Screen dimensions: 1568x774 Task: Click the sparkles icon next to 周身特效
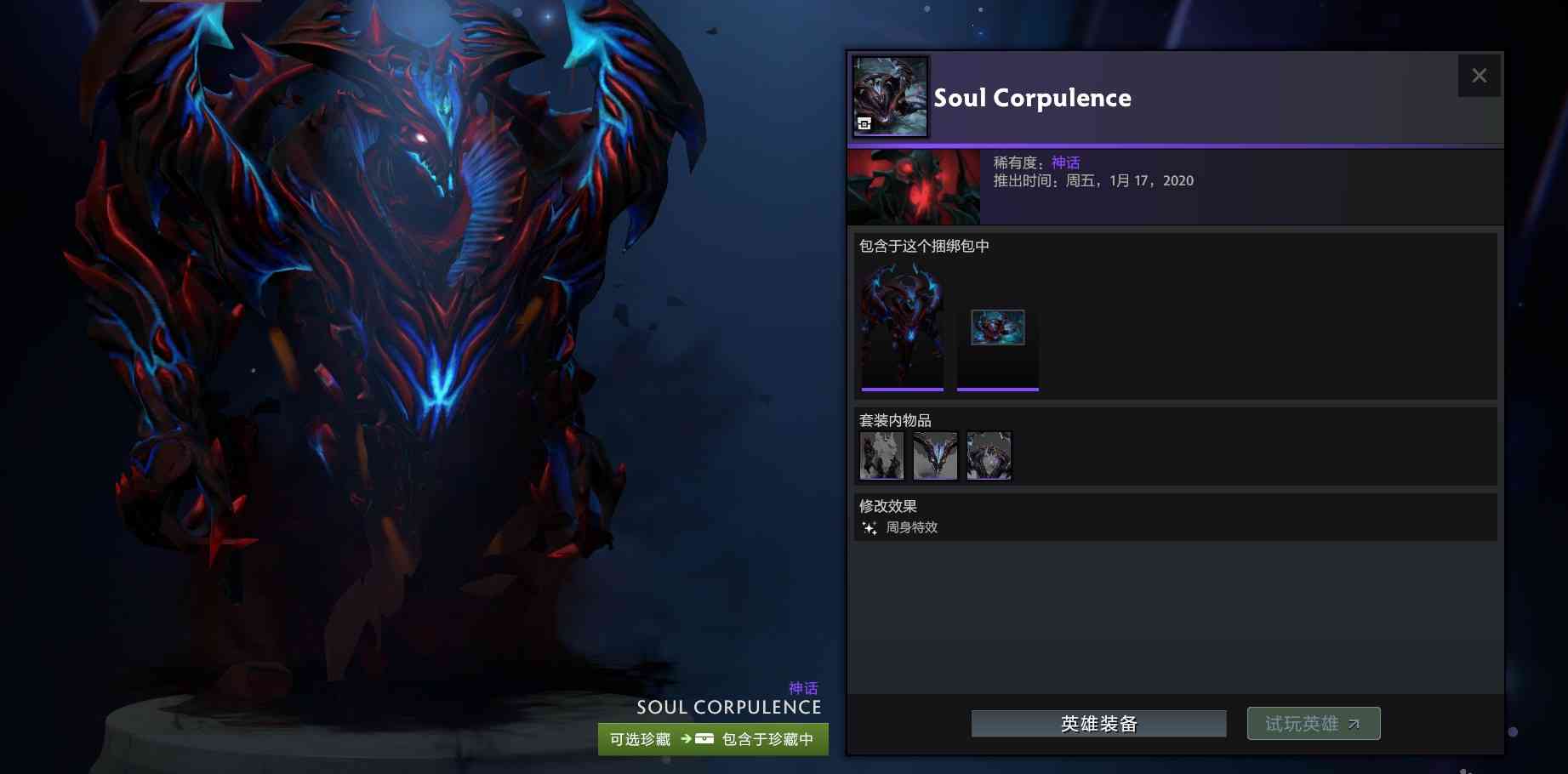[868, 527]
